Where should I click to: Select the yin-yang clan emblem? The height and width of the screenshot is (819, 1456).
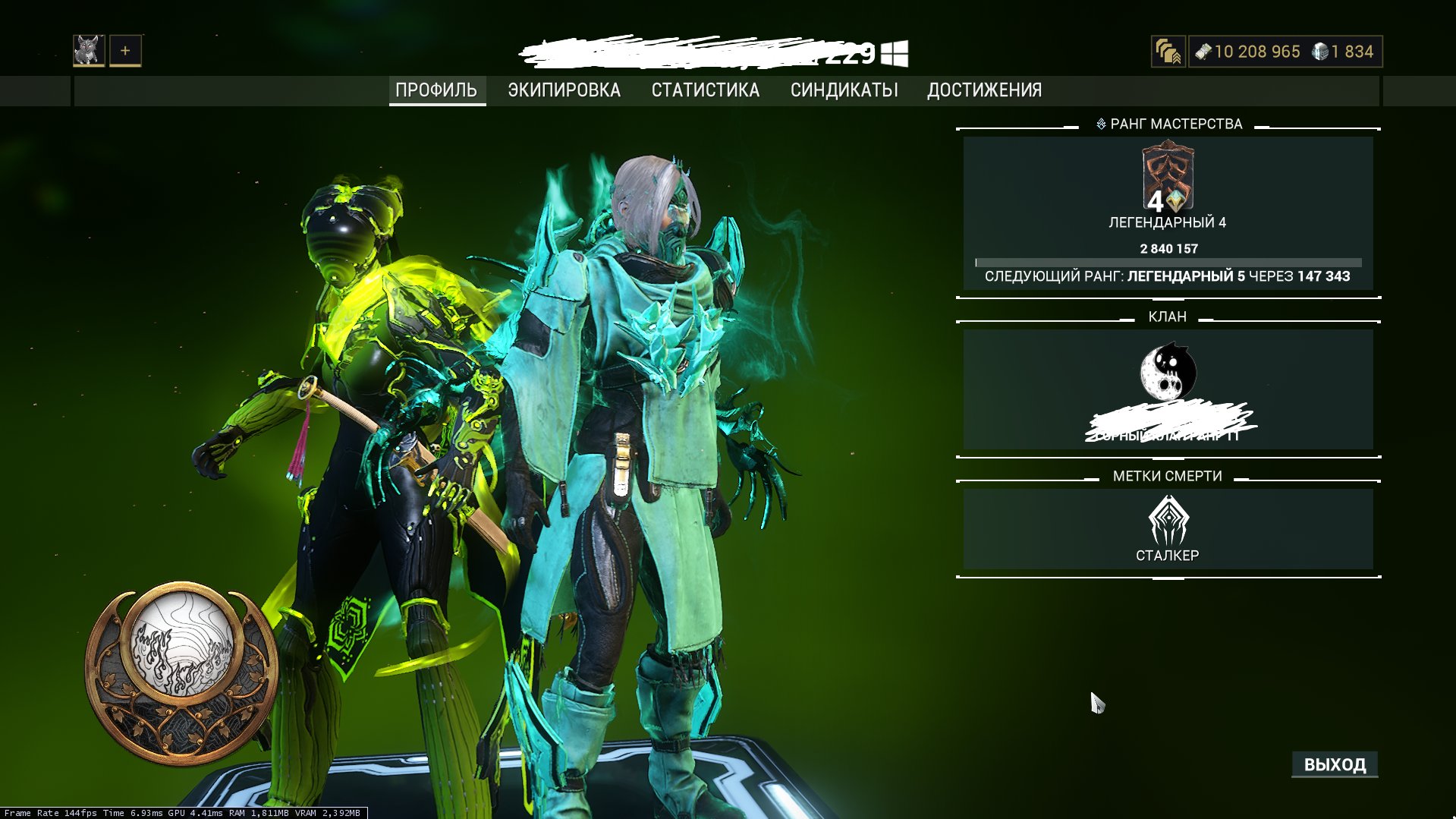(x=1168, y=372)
